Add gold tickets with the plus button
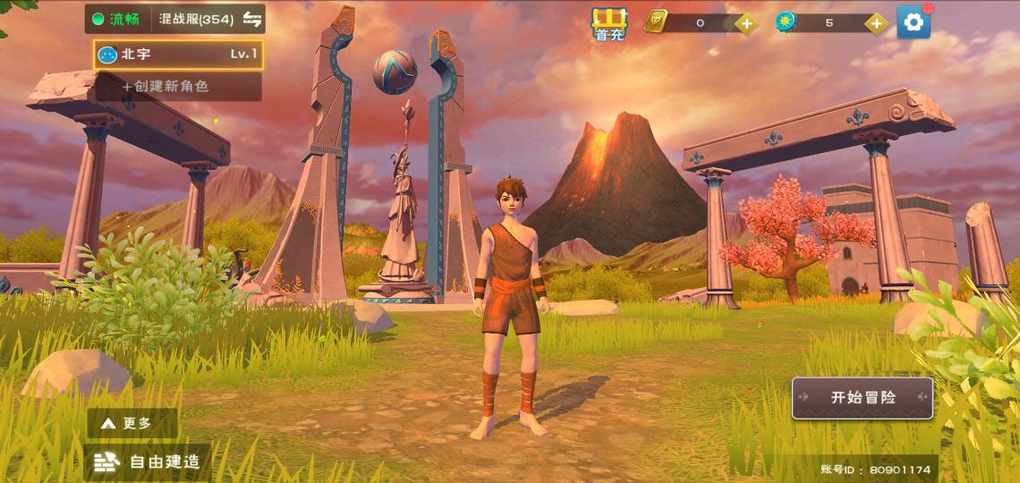 click(x=746, y=23)
